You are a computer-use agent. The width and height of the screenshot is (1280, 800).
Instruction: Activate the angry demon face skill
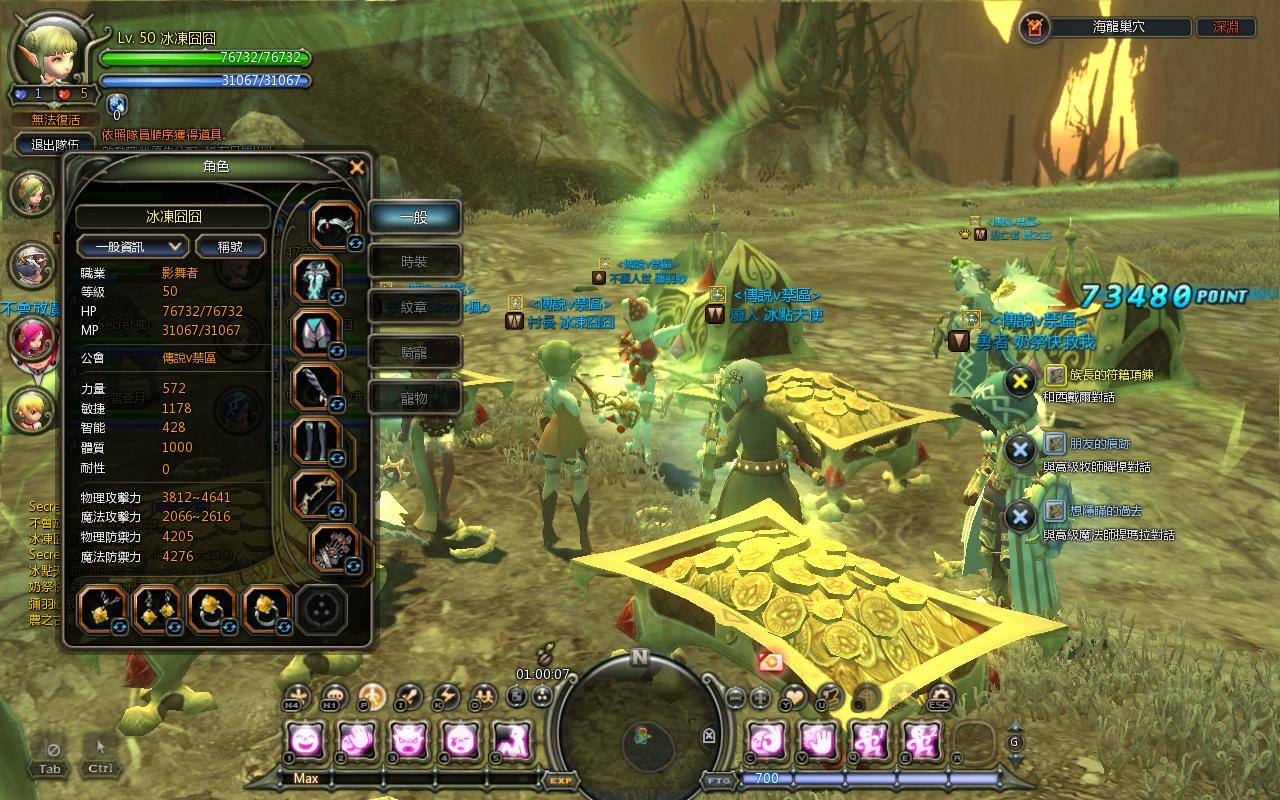[x=407, y=741]
